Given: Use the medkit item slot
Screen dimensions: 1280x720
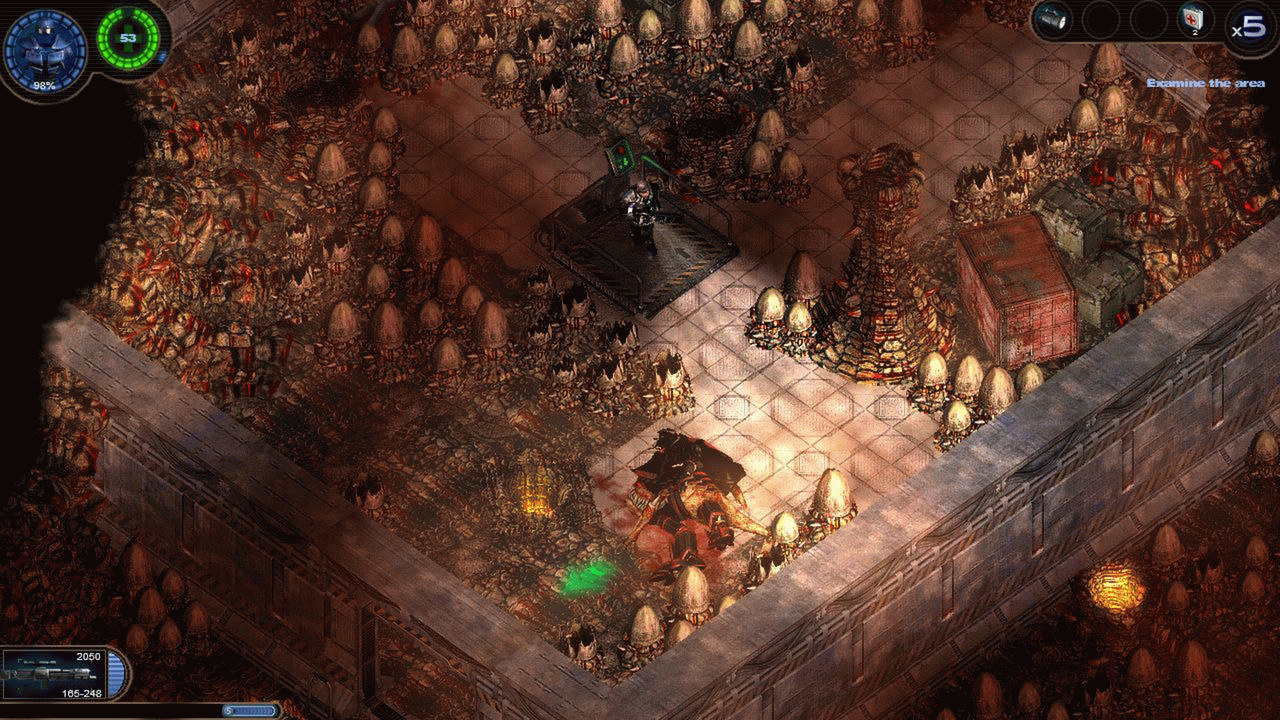Looking at the screenshot, I should pos(1195,19).
